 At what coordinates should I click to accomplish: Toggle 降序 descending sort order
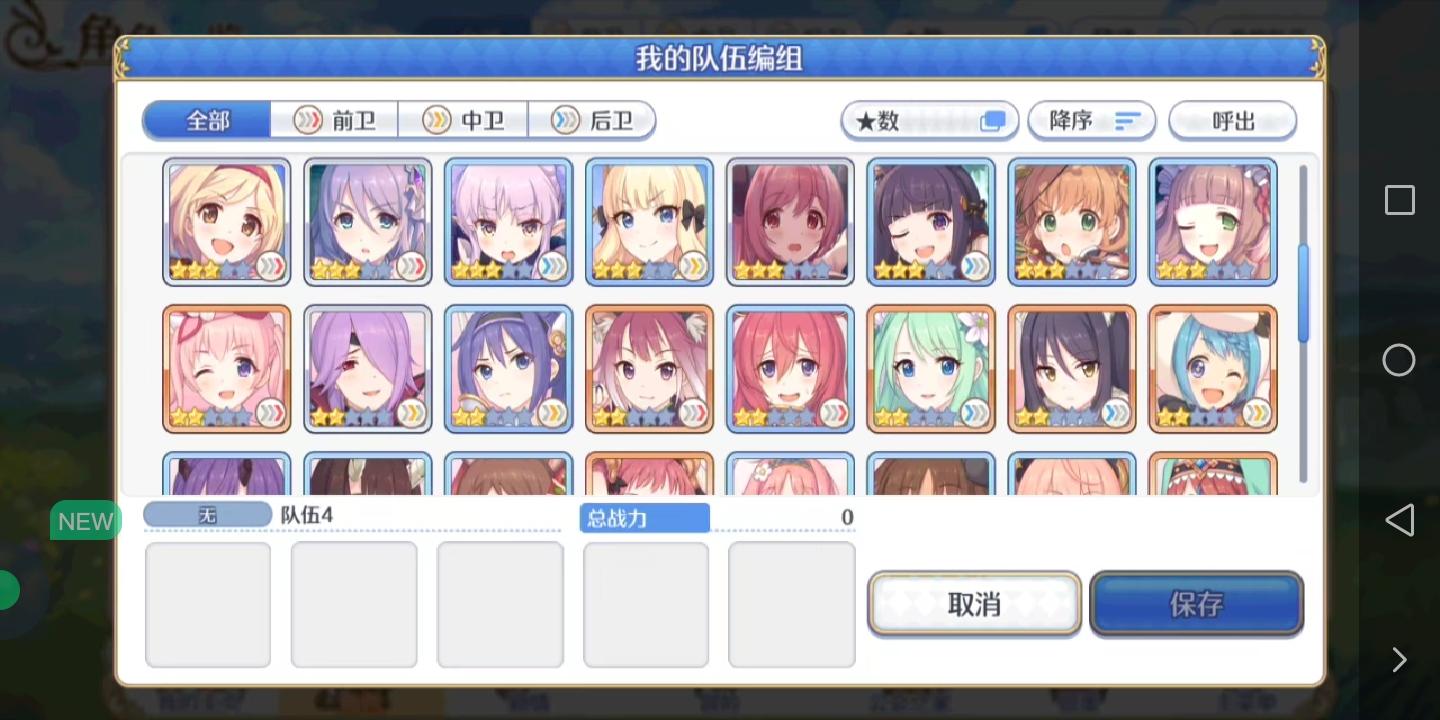point(1090,120)
